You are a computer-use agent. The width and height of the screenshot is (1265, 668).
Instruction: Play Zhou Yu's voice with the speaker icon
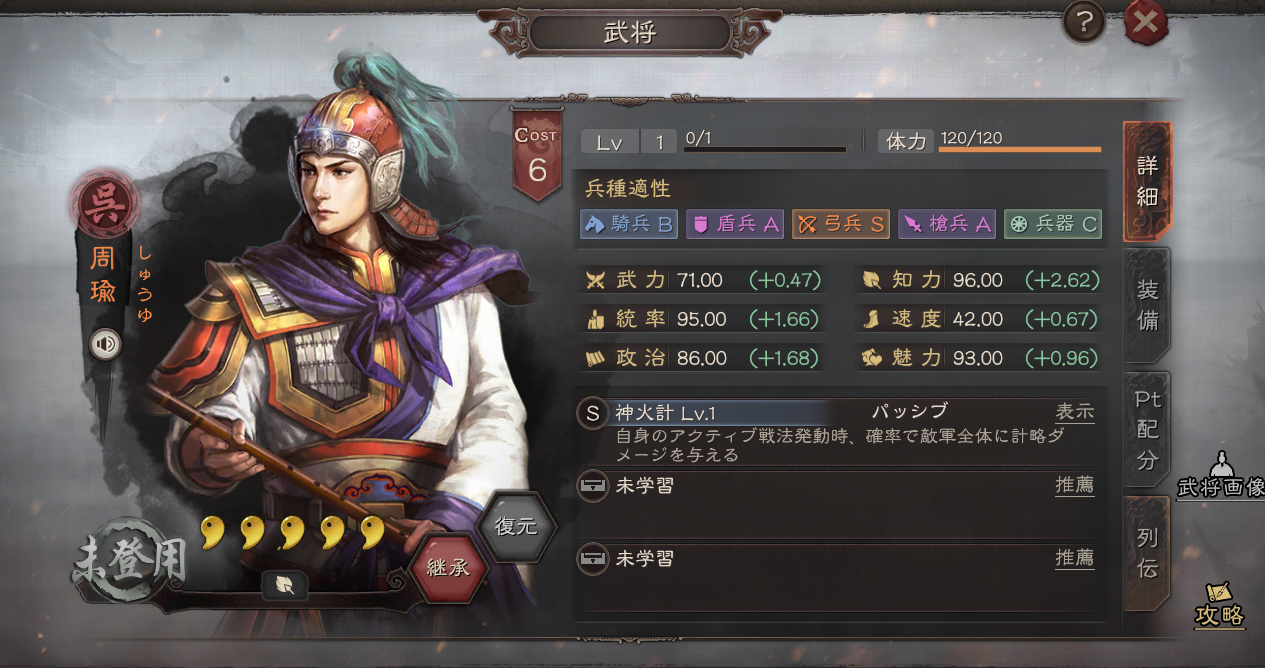pyautogui.click(x=105, y=345)
